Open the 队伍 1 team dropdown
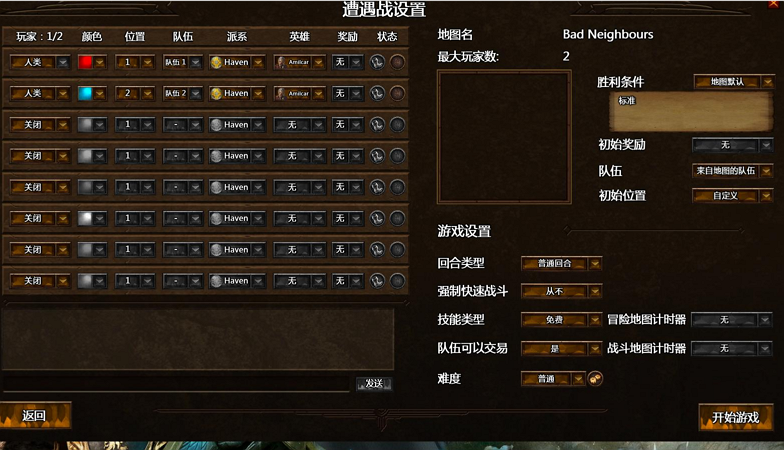This screenshot has width=784, height=450. pyautogui.click(x=183, y=63)
